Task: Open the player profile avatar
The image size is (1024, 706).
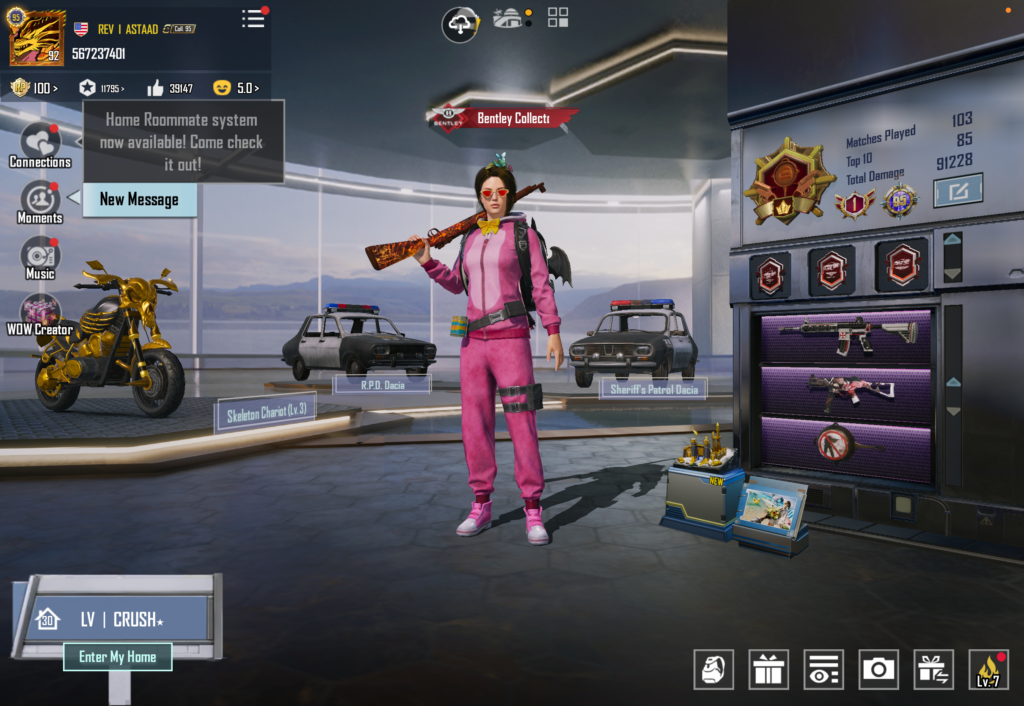Action: point(37,38)
